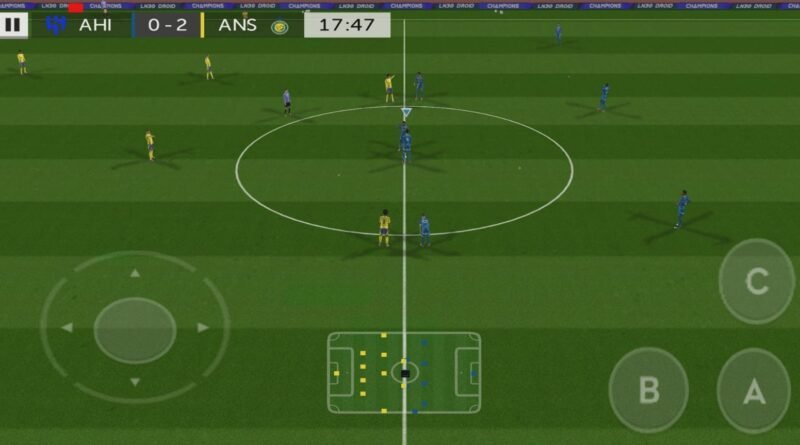800x445 pixels.
Task: Click the virtual joystick's left arrow
Action: (67, 327)
